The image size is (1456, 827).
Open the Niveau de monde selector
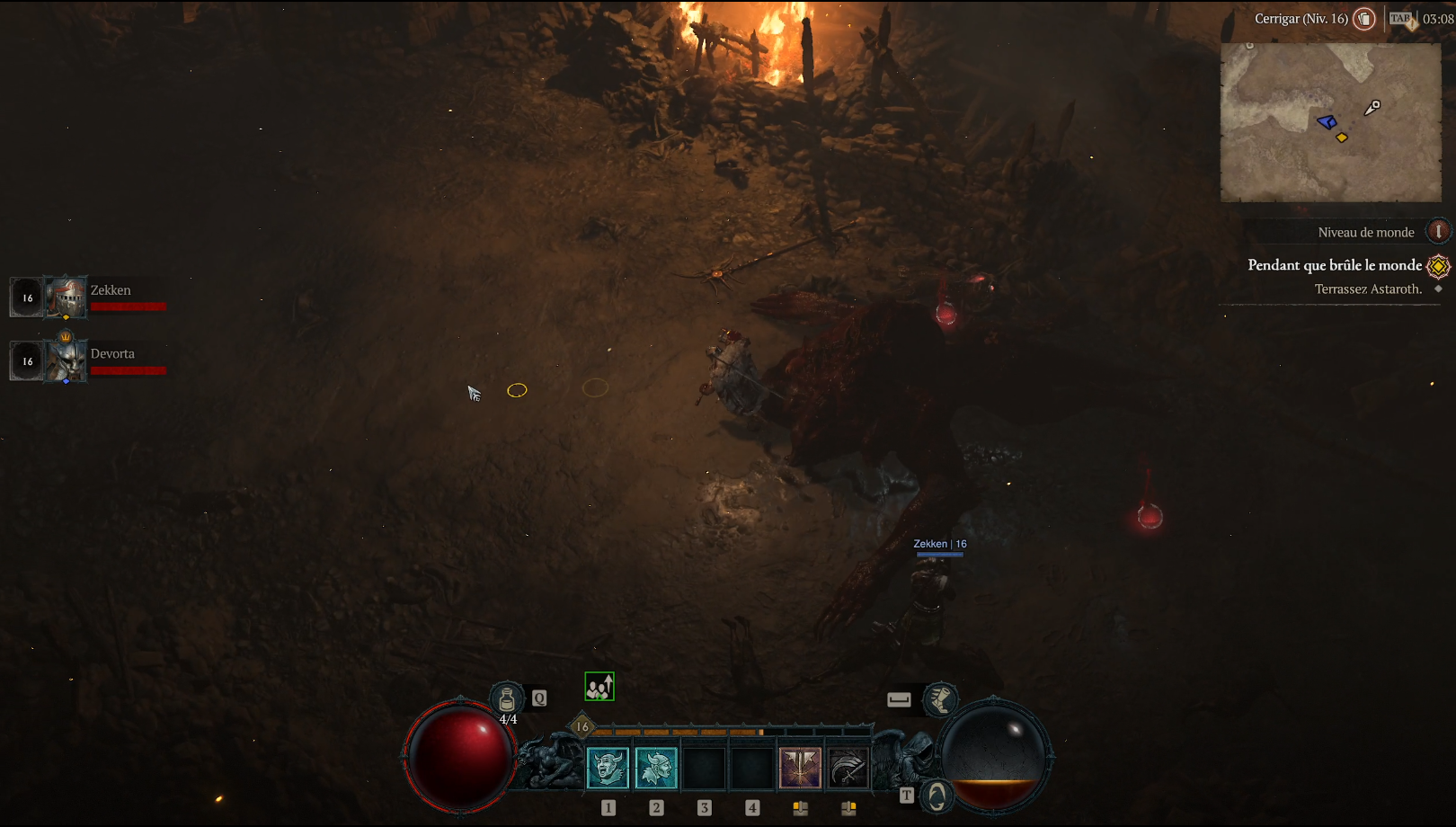1438,232
